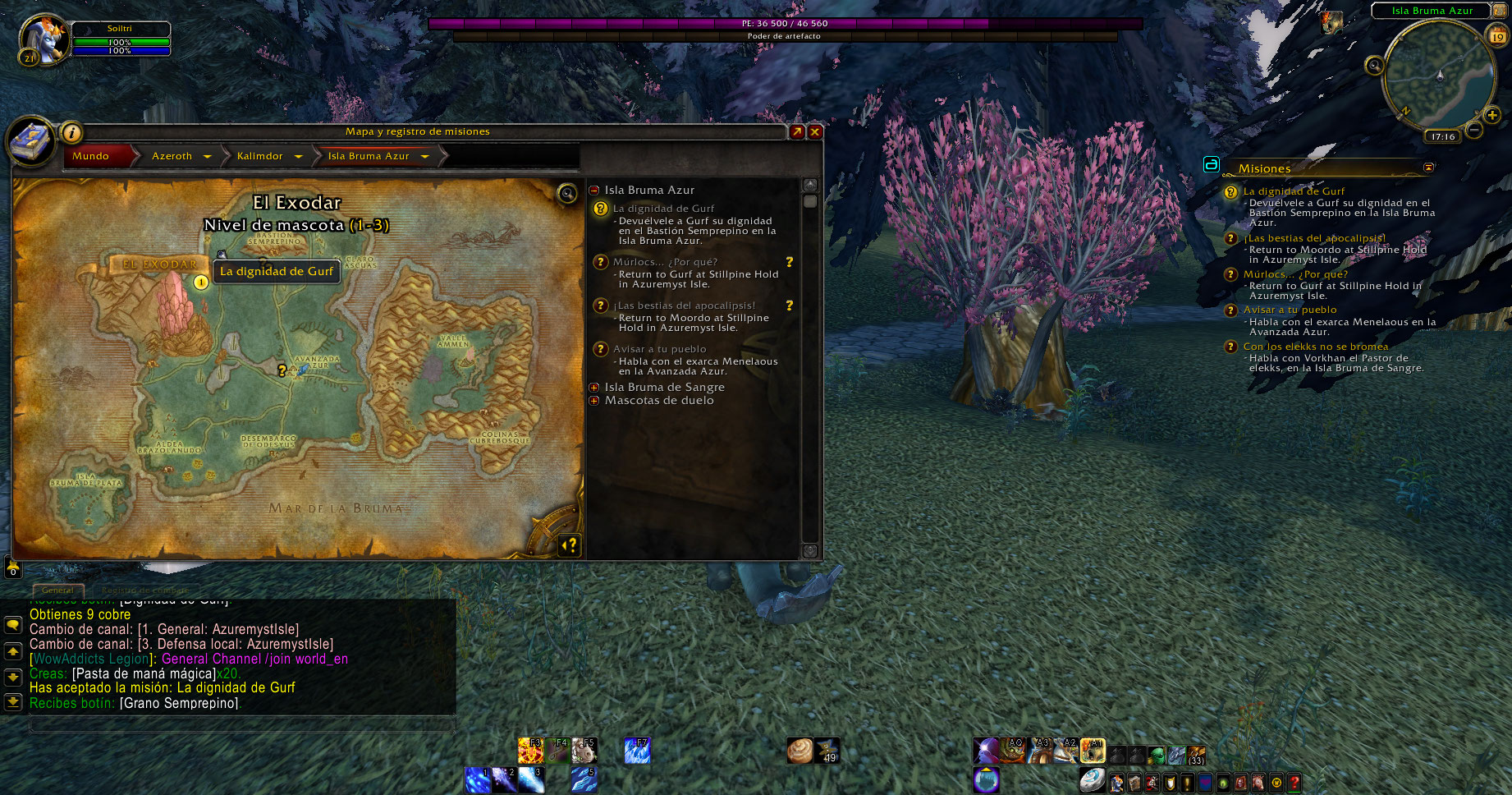Toggle the quest panel button on map corner
1512x795 pixels.
(569, 545)
